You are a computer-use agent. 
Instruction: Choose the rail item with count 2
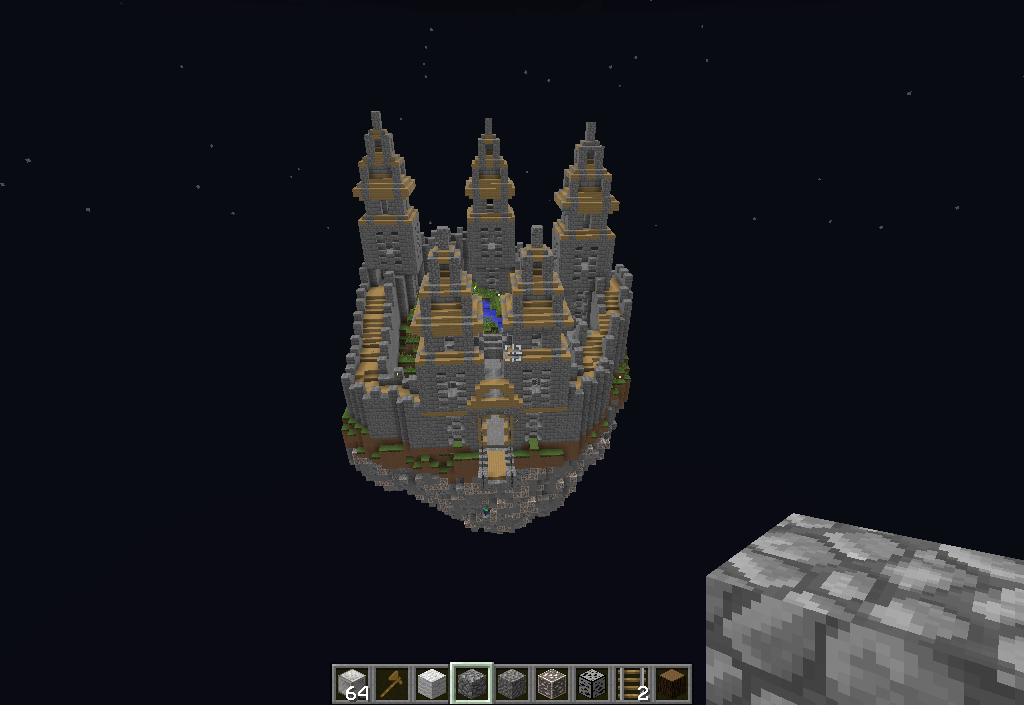pos(632,683)
